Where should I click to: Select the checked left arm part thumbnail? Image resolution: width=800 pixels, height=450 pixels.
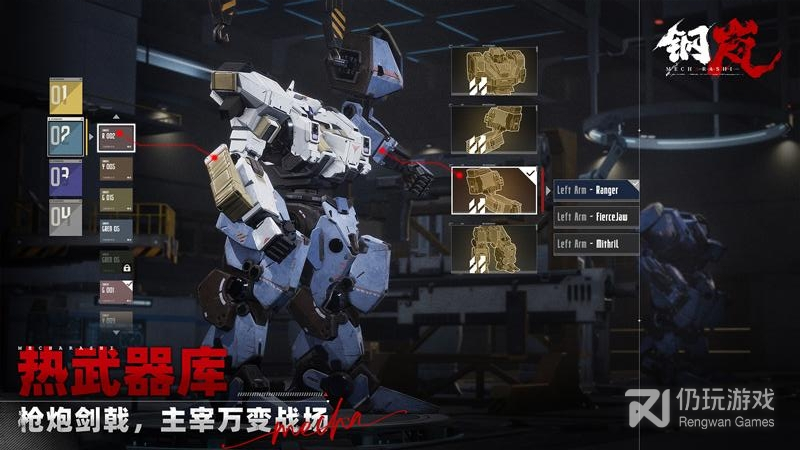point(493,190)
